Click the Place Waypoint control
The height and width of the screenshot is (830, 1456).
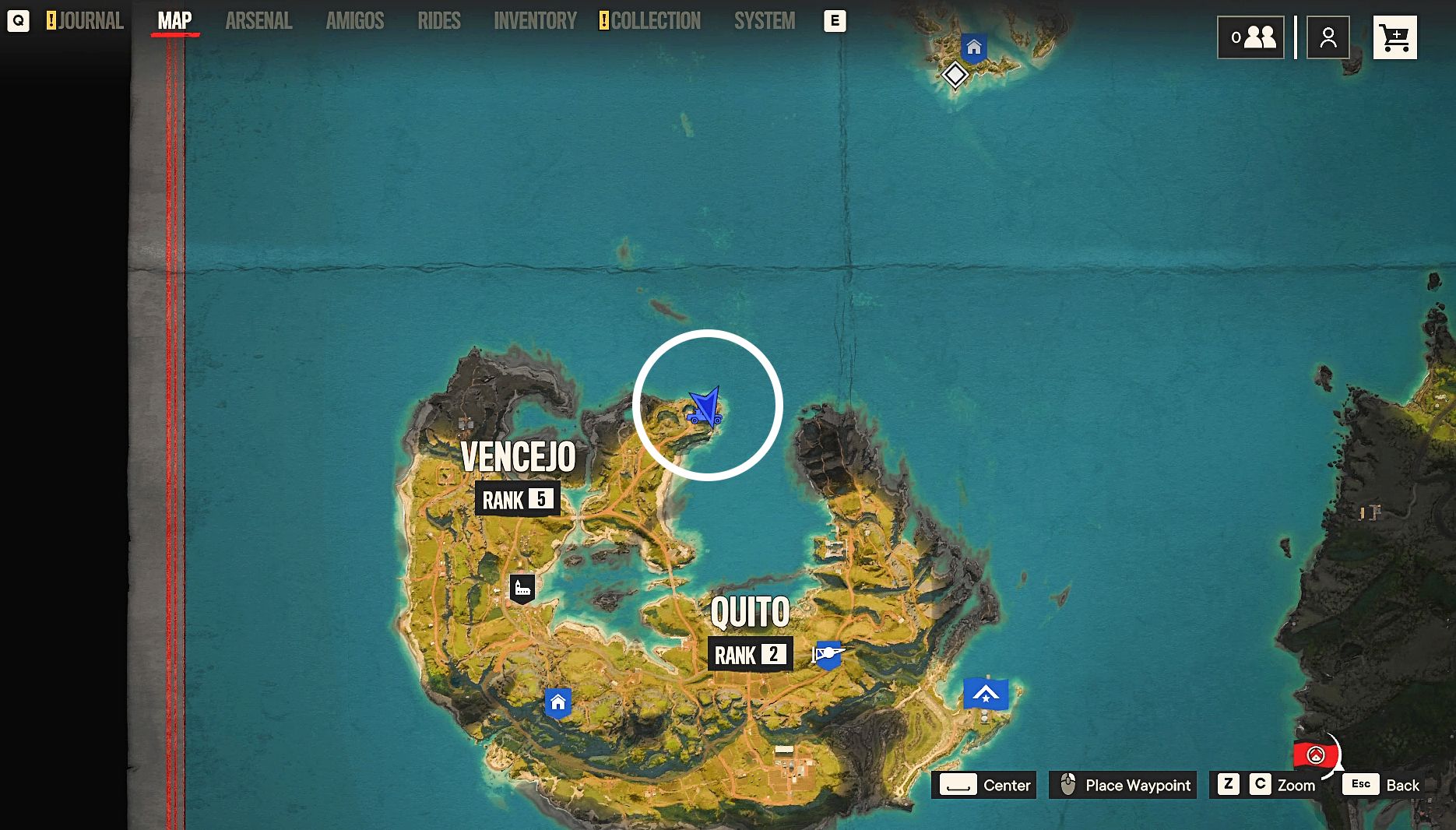pyautogui.click(x=1123, y=785)
